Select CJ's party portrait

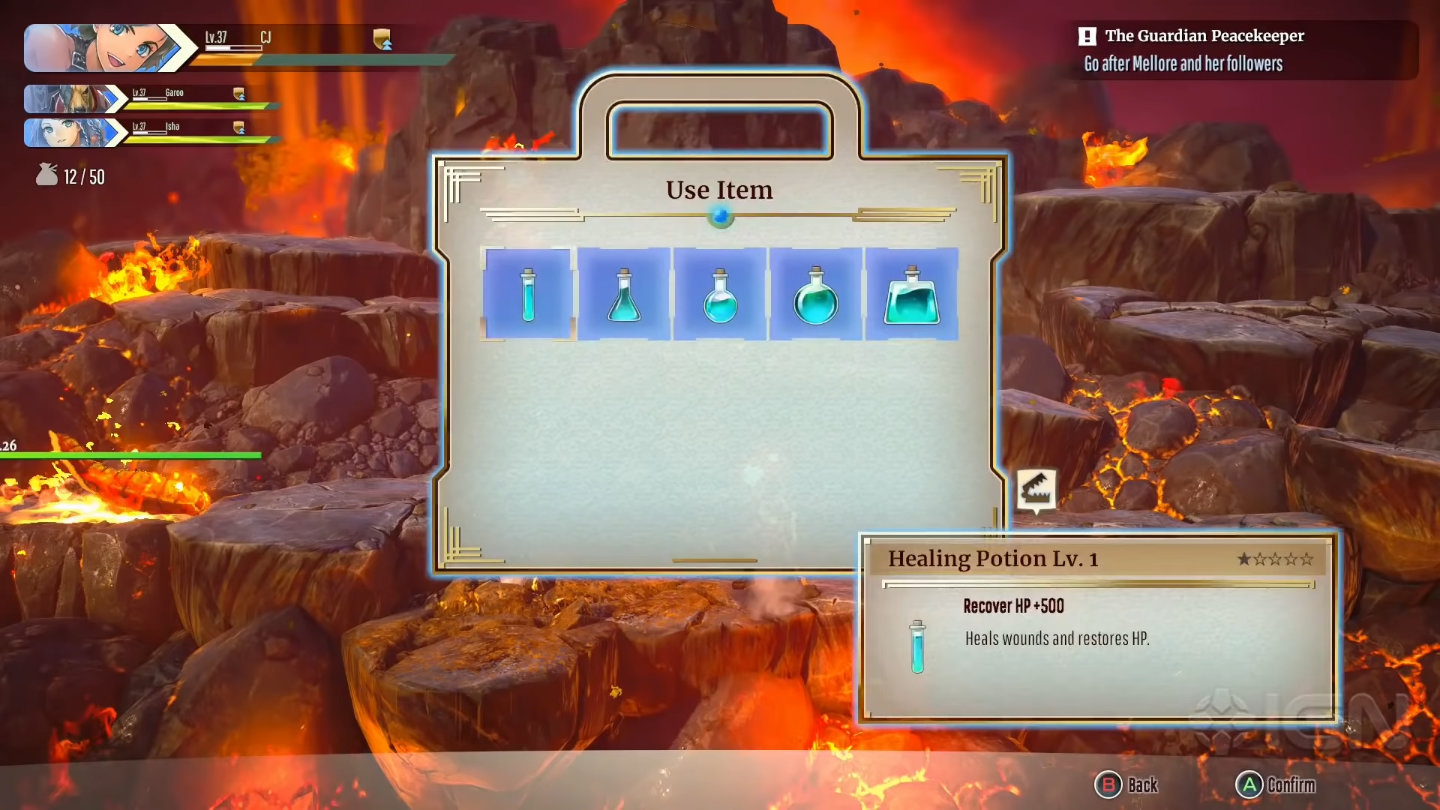pos(98,48)
